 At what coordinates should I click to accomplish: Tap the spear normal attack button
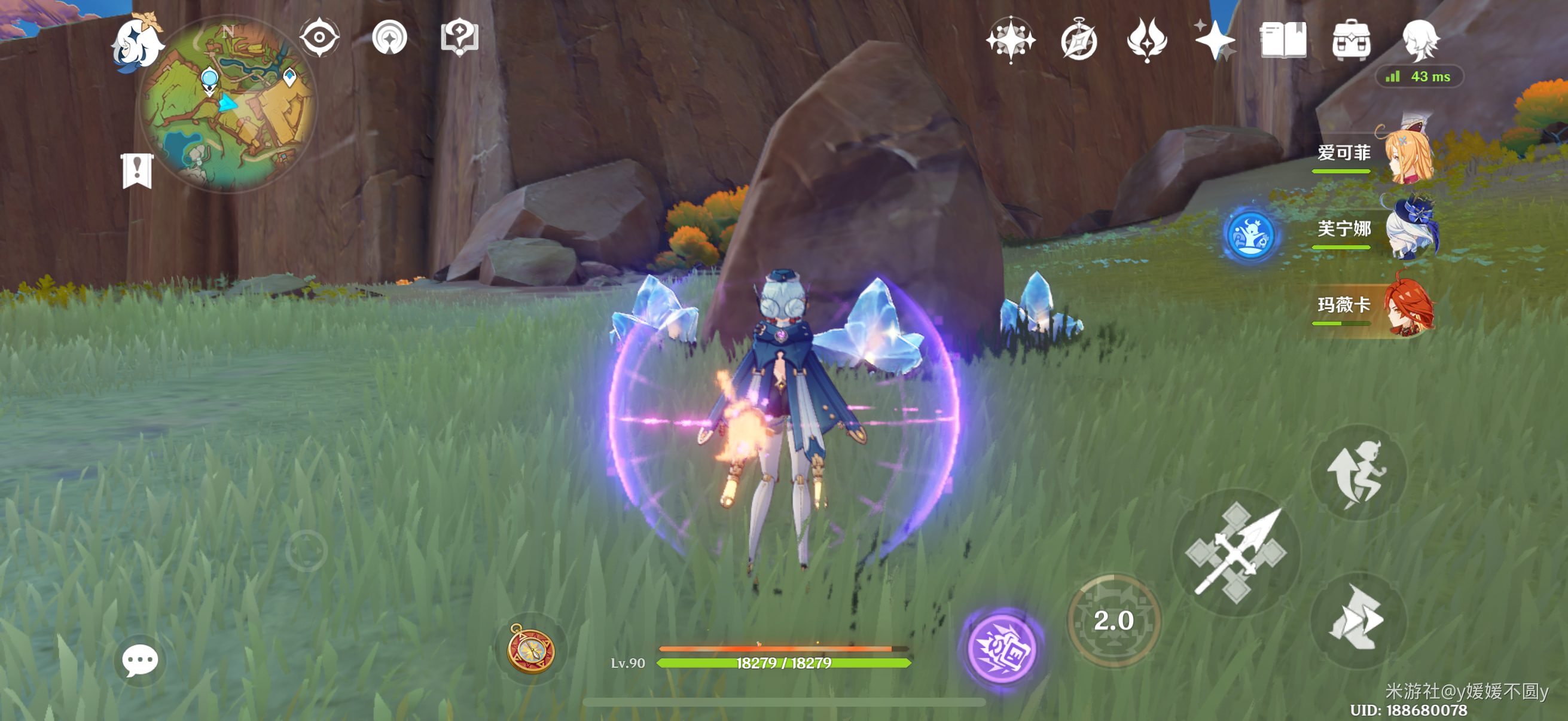1236,552
